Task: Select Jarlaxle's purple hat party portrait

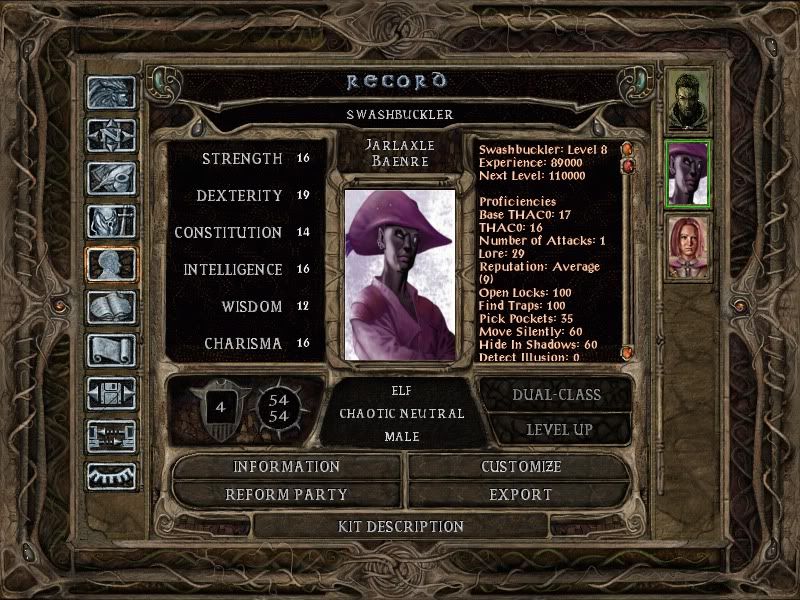Action: [689, 174]
